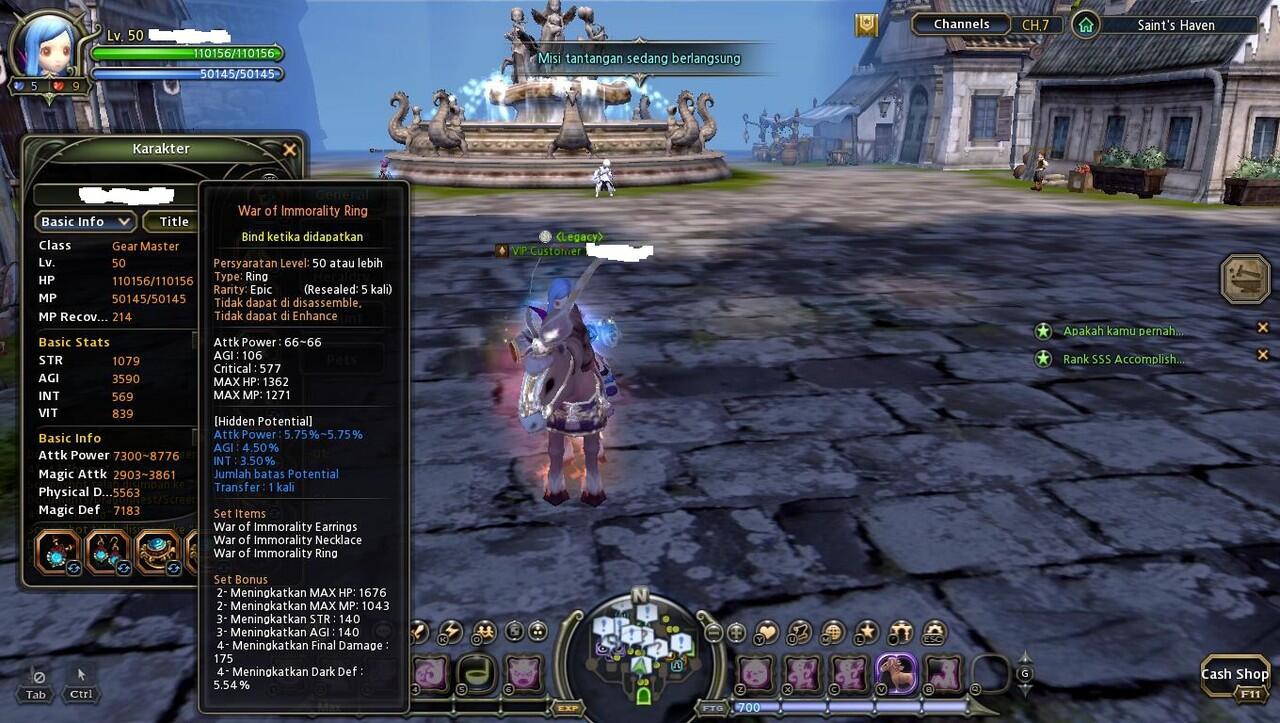Open the Cash Shop
Viewport: 1280px width, 723px height.
point(1234,675)
